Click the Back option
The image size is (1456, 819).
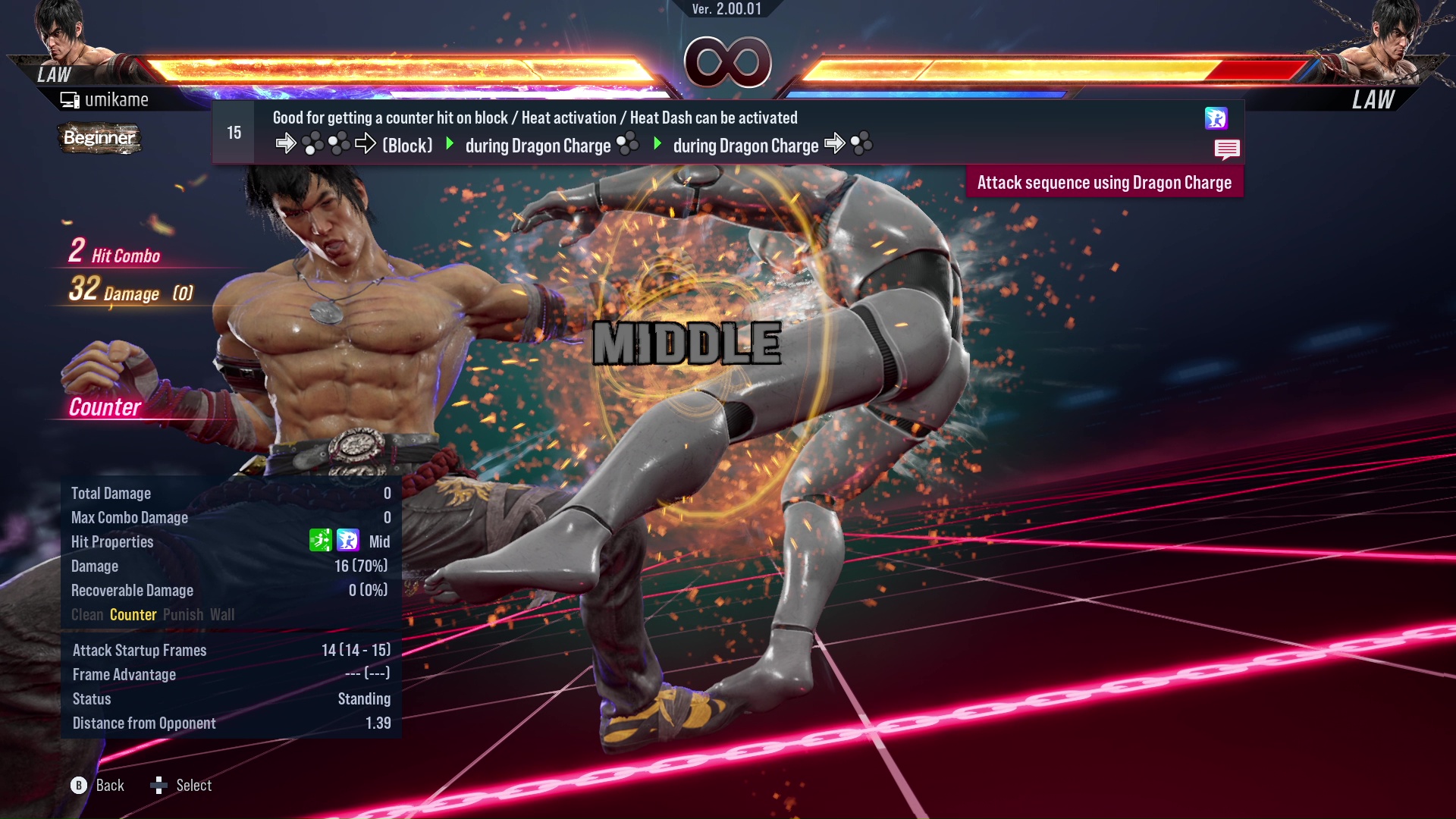99,786
